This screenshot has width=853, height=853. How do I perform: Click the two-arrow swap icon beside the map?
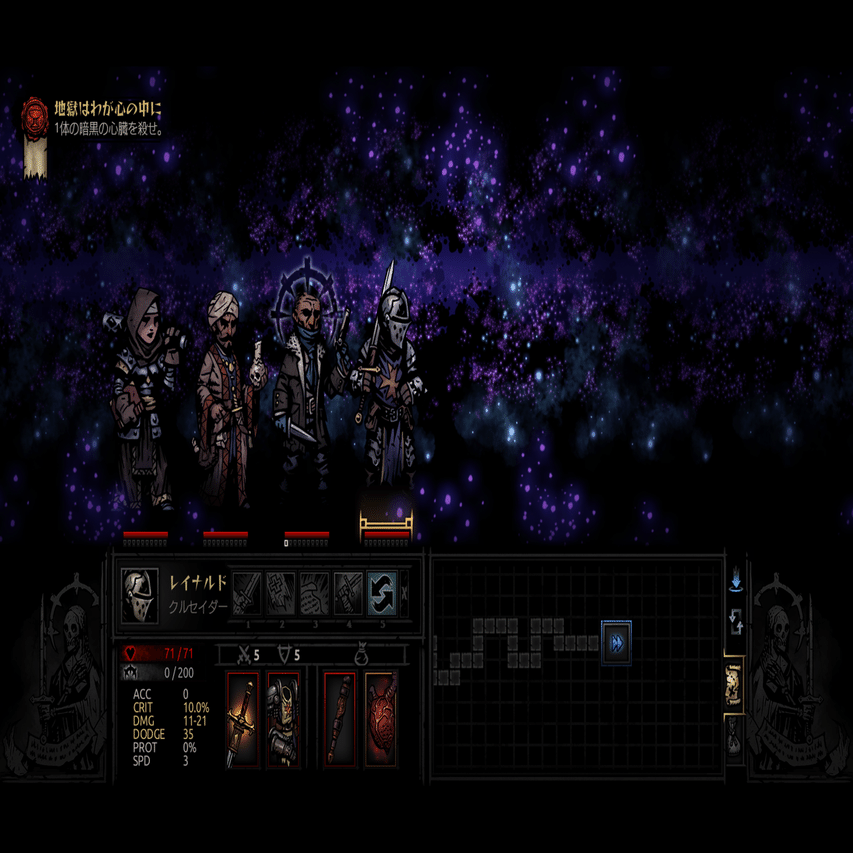click(736, 624)
